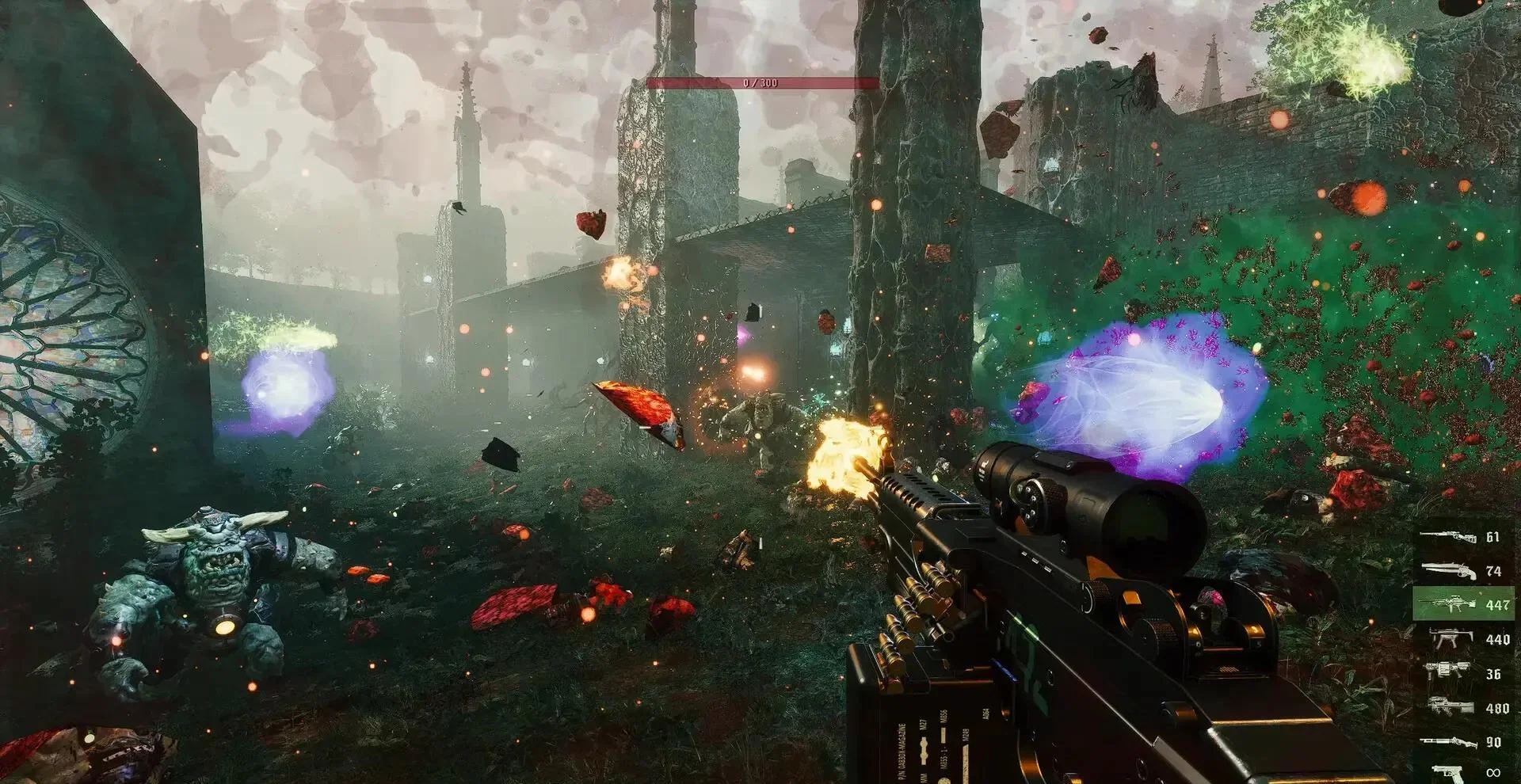Choose the highlighted light machine gun slot
The width and height of the screenshot is (1521, 784).
[1462, 605]
